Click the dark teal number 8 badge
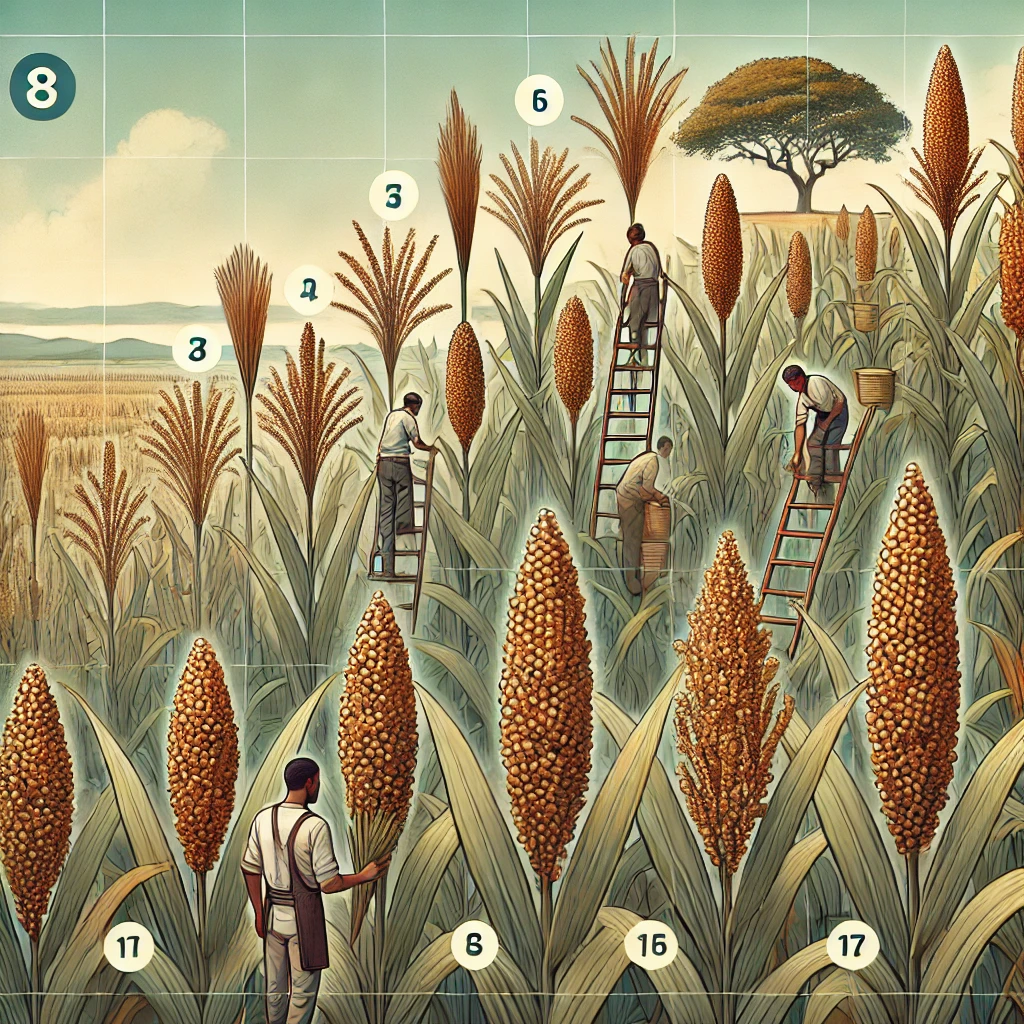 pyautogui.click(x=41, y=87)
